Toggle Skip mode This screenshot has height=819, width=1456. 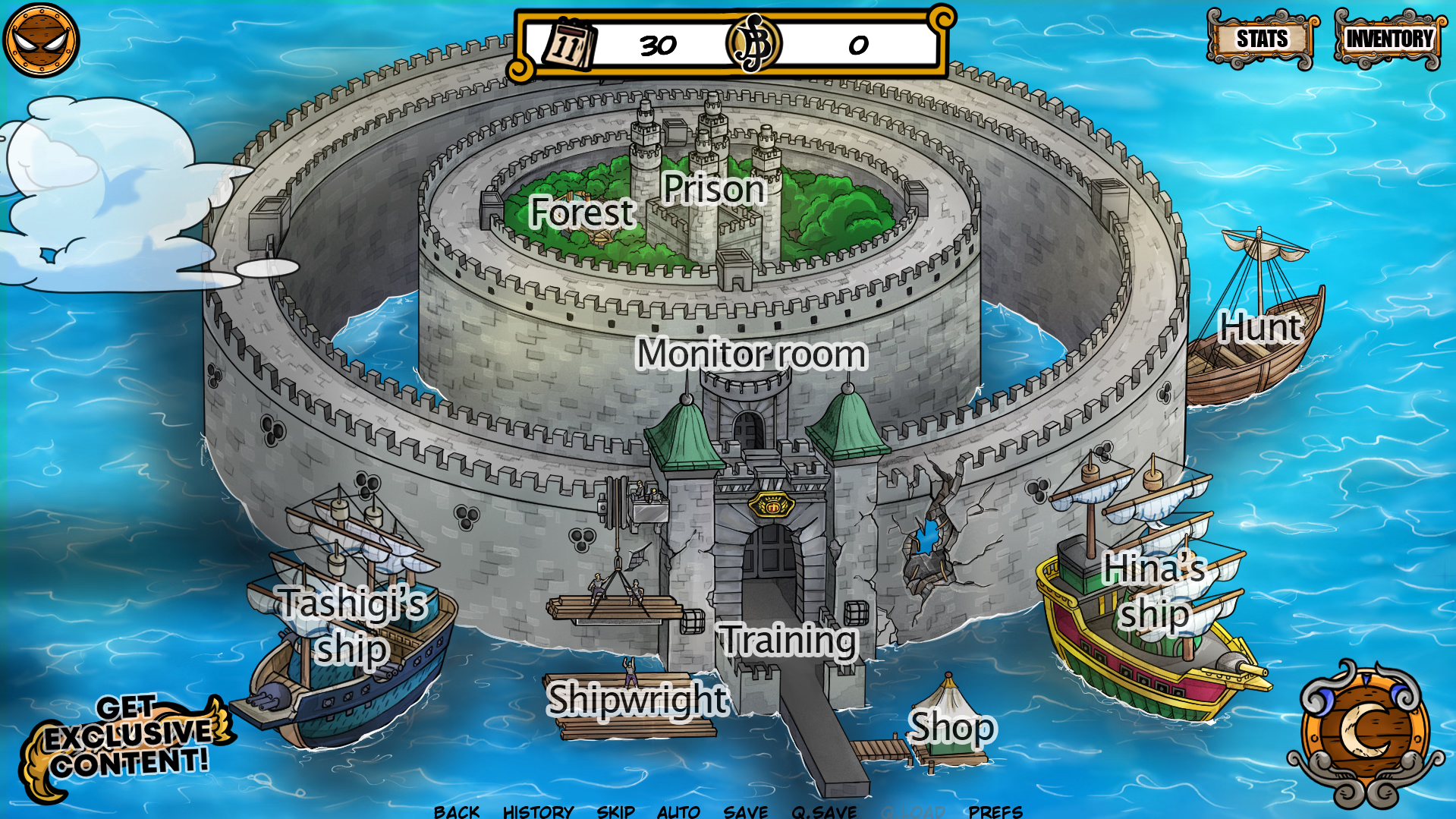(615, 811)
